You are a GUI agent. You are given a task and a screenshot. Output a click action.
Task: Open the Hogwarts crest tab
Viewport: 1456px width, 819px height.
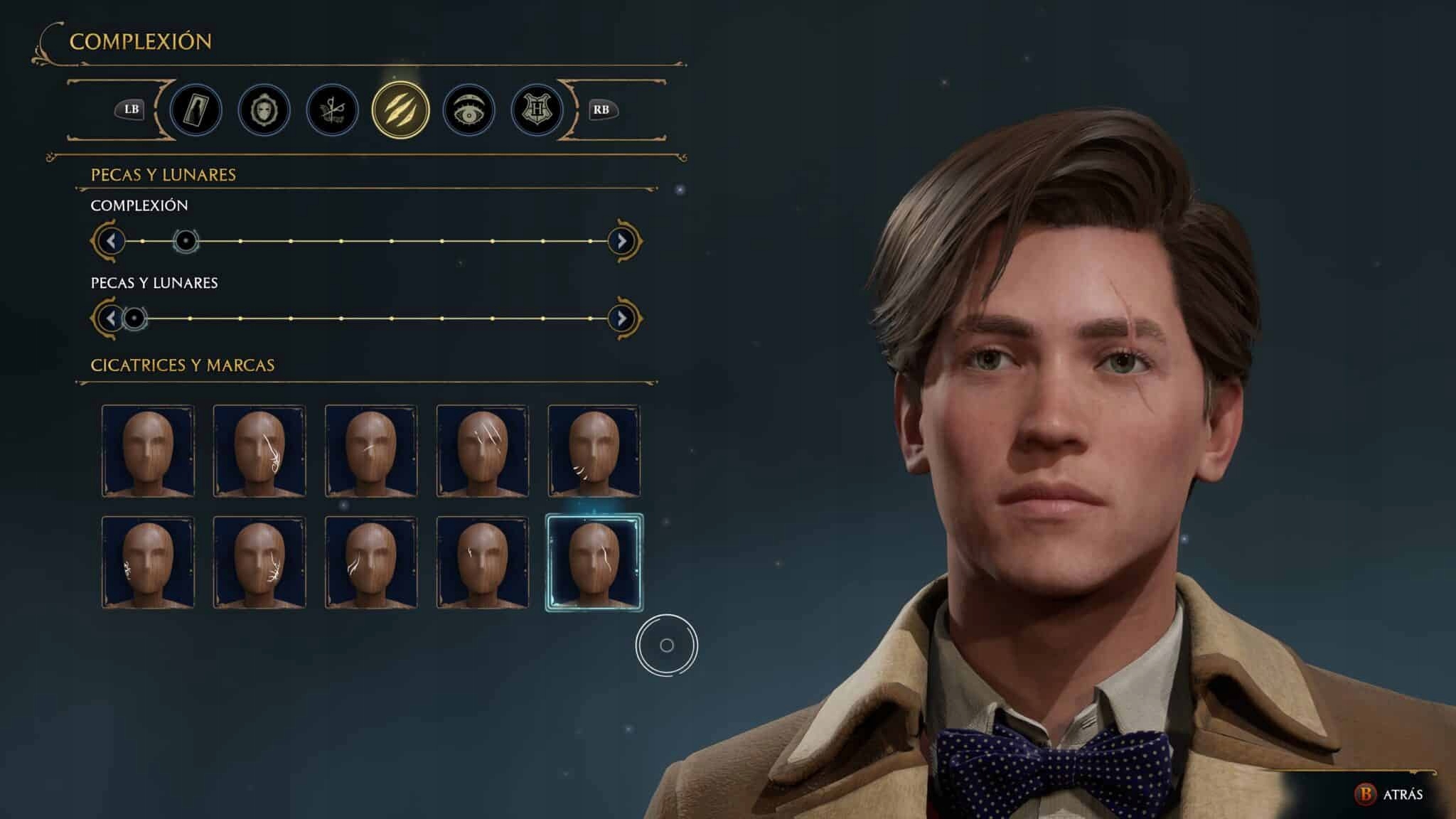click(x=537, y=110)
